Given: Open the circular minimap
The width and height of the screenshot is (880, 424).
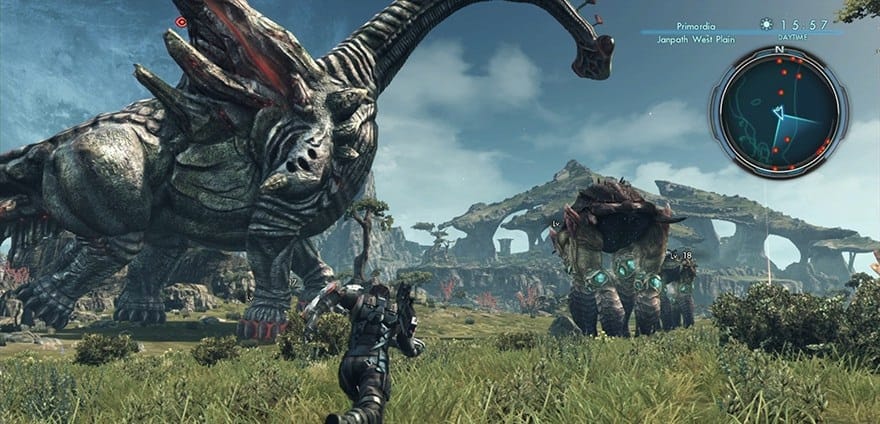Looking at the screenshot, I should [x=779, y=110].
